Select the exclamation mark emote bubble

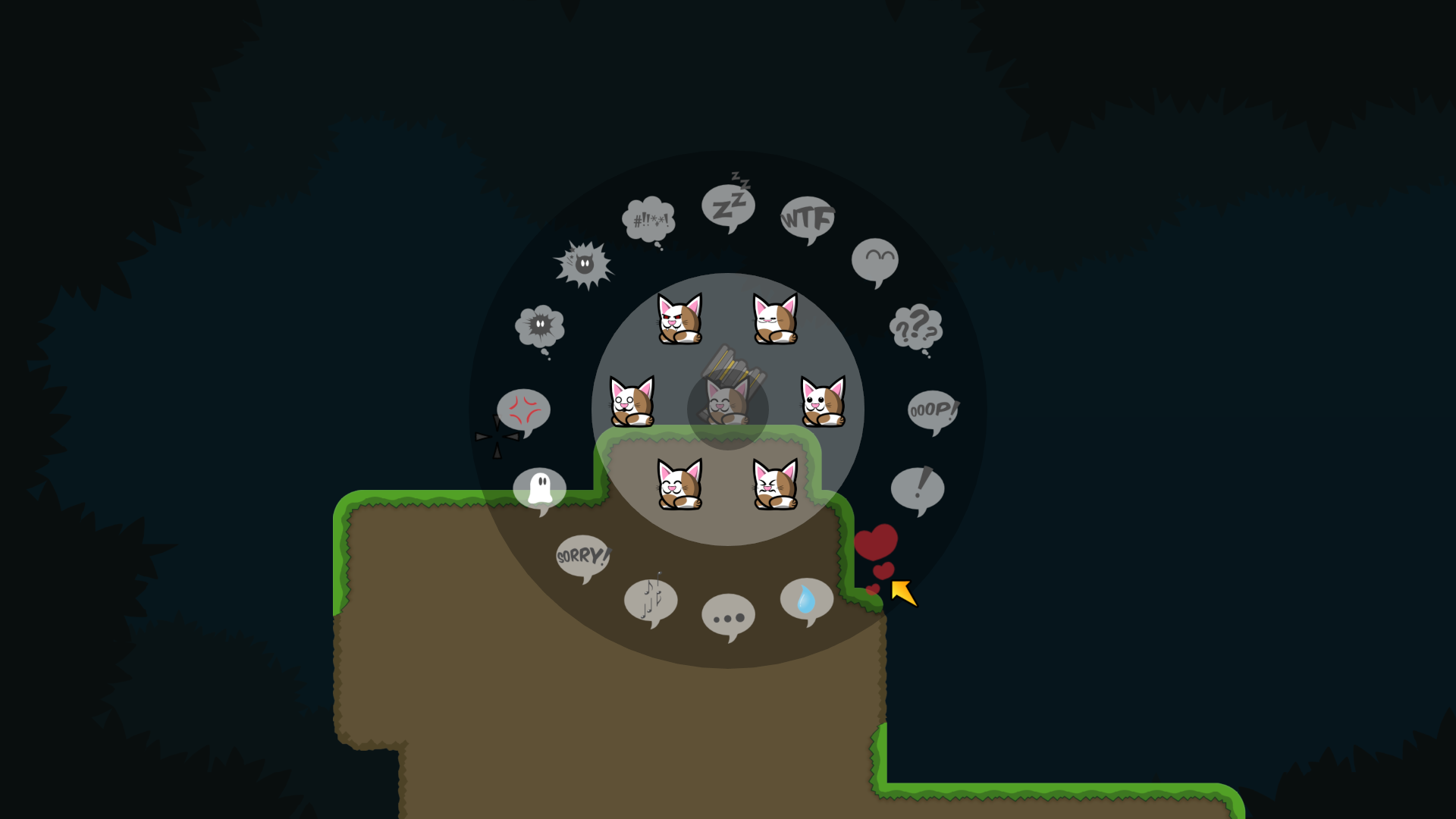(919, 489)
